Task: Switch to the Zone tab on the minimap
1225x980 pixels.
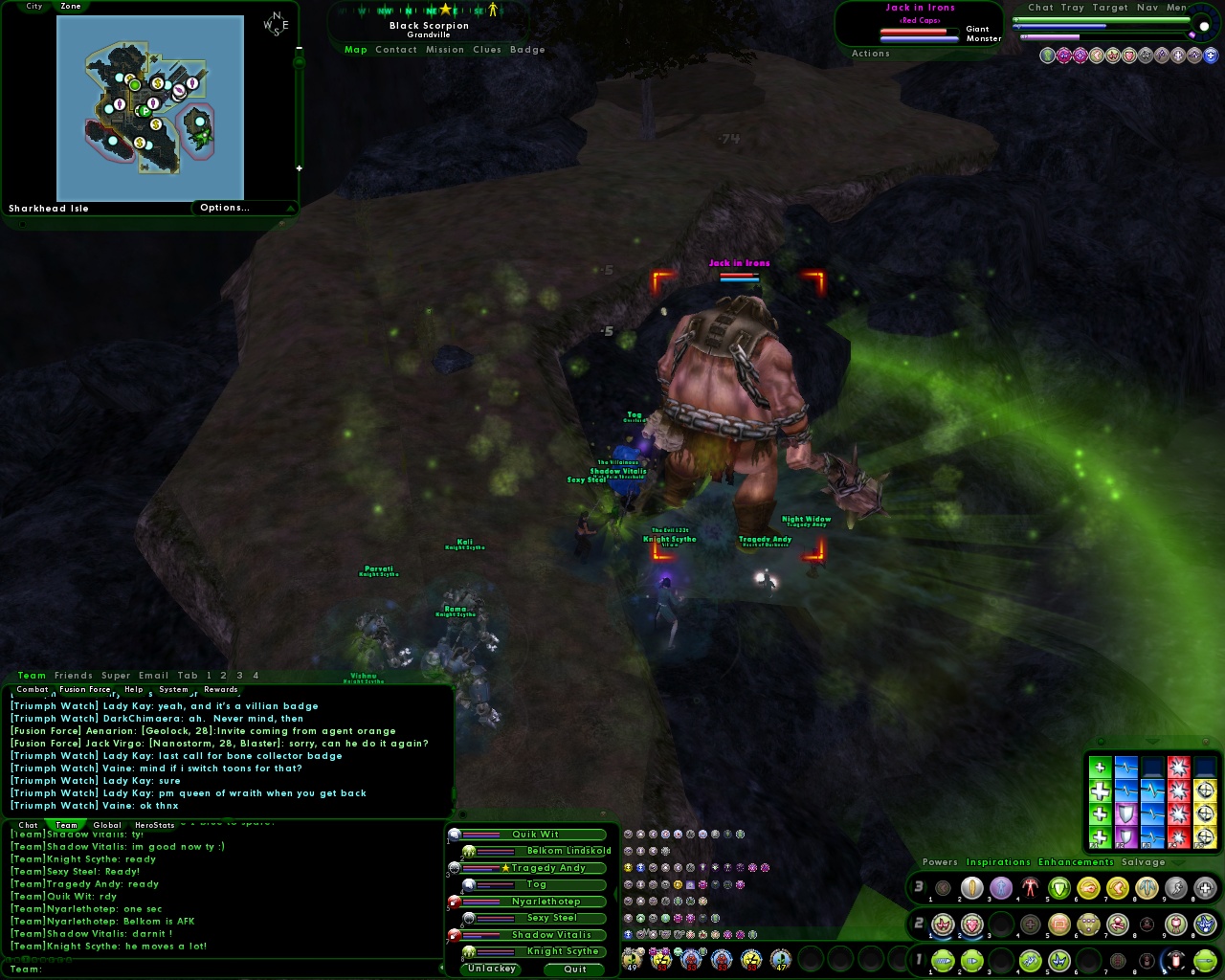Action: pyautogui.click(x=71, y=7)
